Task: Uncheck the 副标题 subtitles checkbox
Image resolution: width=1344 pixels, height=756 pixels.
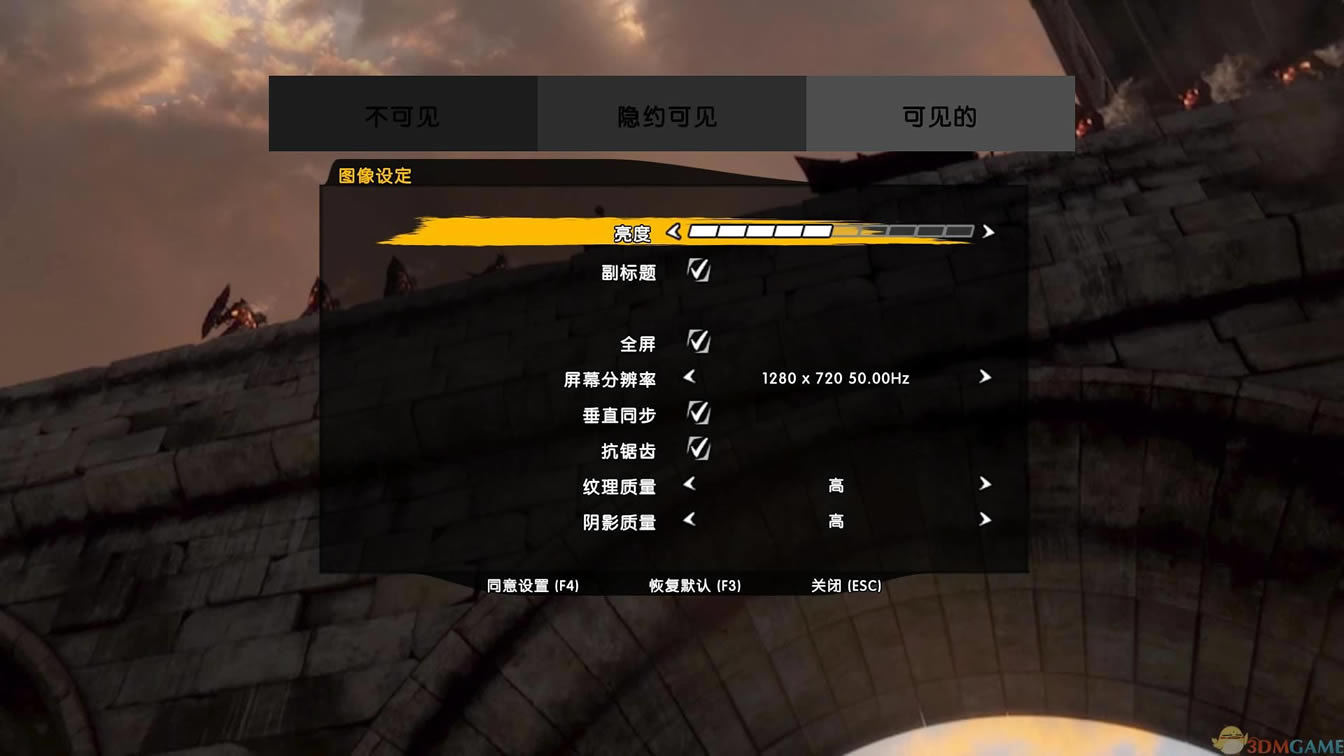Action: point(698,270)
